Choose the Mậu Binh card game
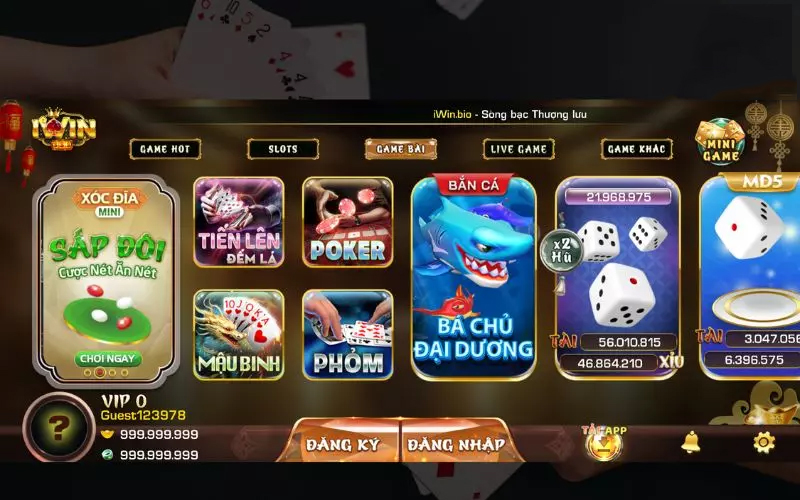The width and height of the screenshot is (800, 500). click(x=238, y=334)
